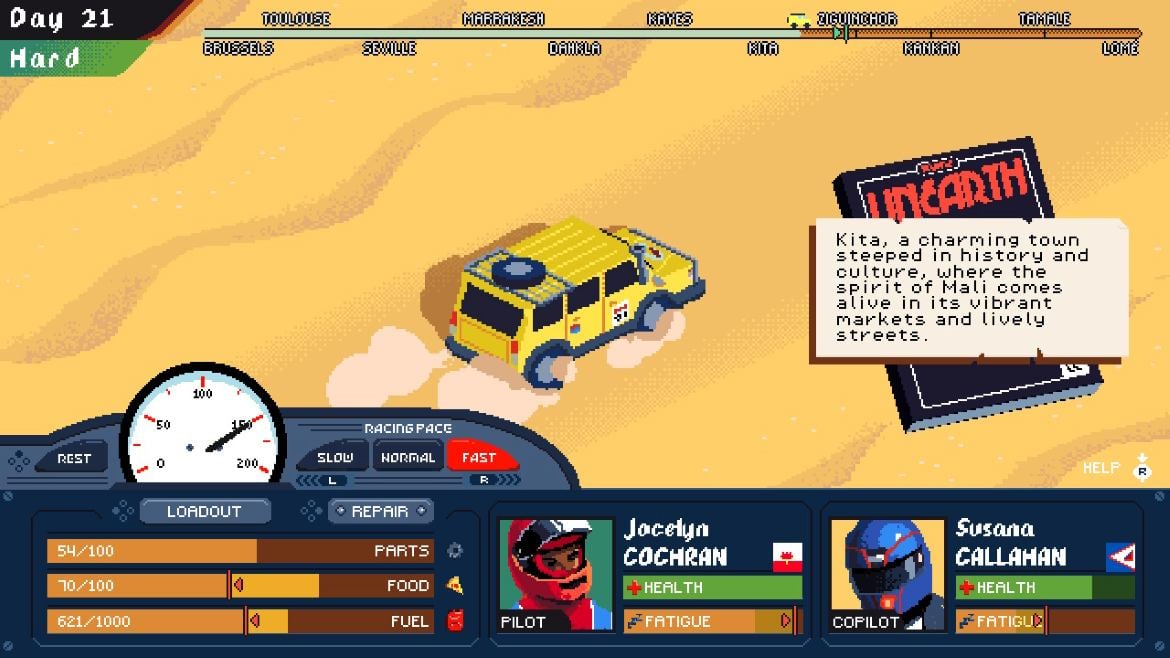Choose the Normal racing pace
Viewport: 1170px width, 658px height.
pos(408,457)
